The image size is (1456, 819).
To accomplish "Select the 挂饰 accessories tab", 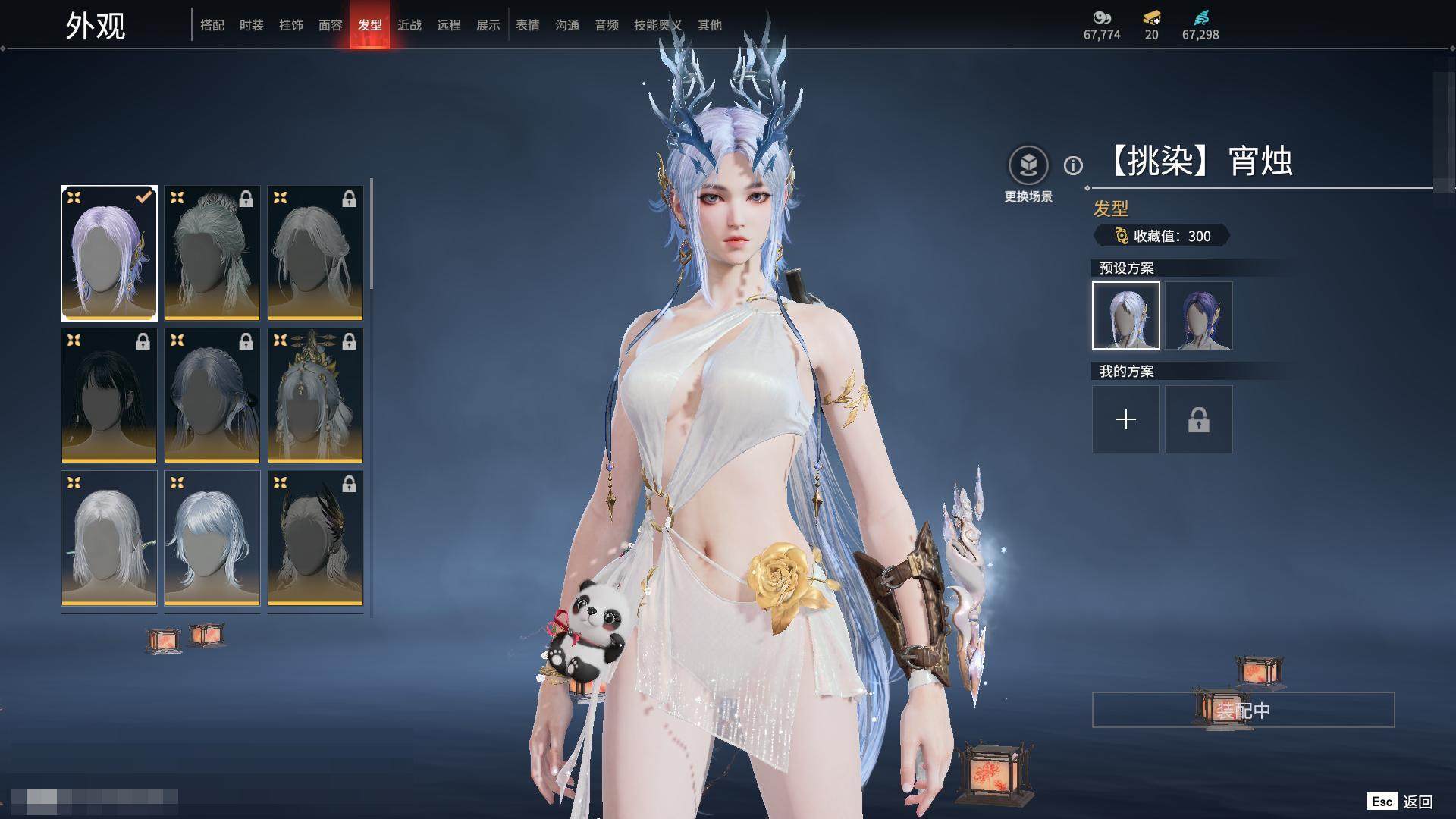I will [x=291, y=25].
